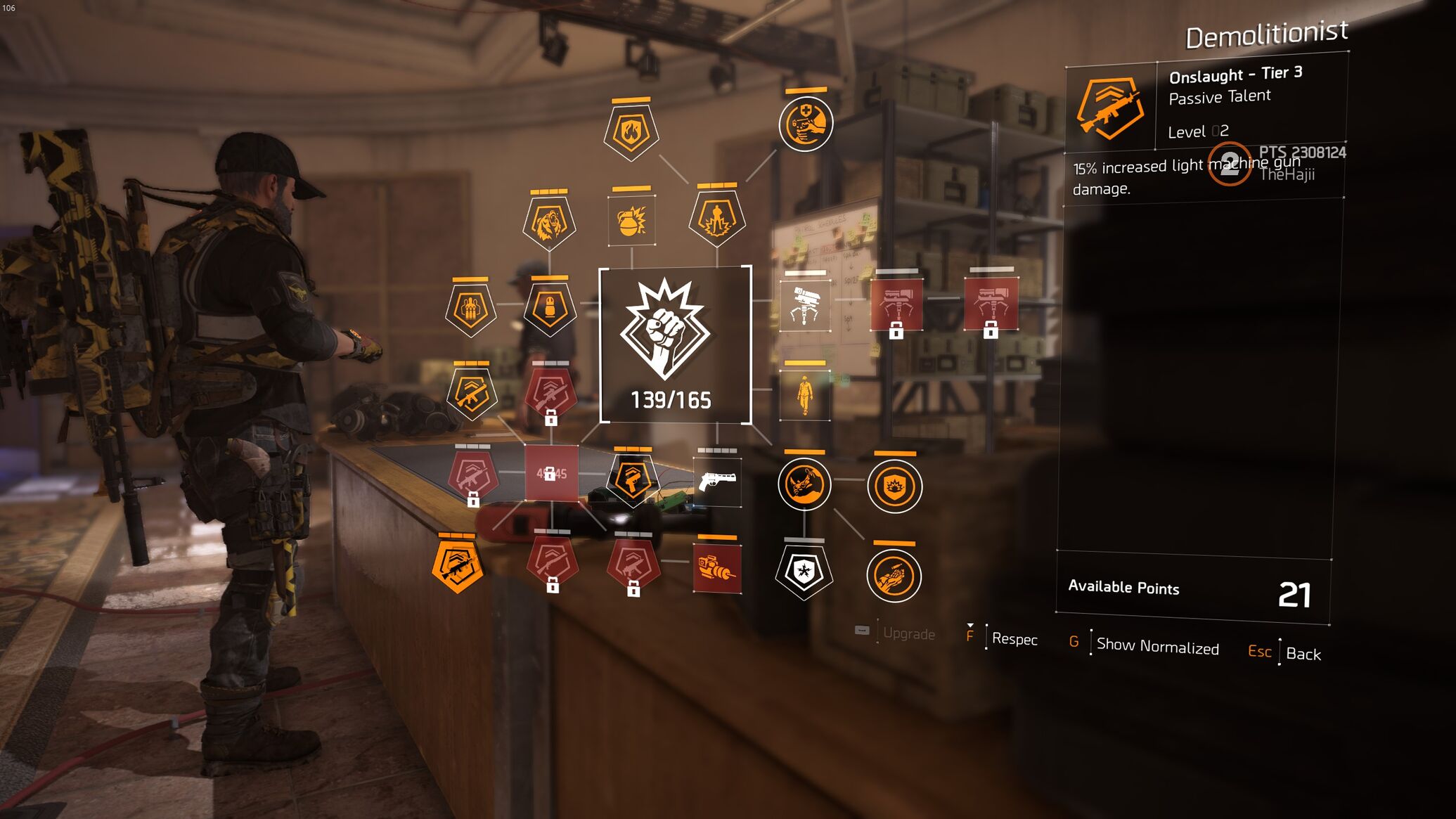The height and width of the screenshot is (819, 1456).
Task: Choose the medic hand circular node
Action: pos(806,124)
